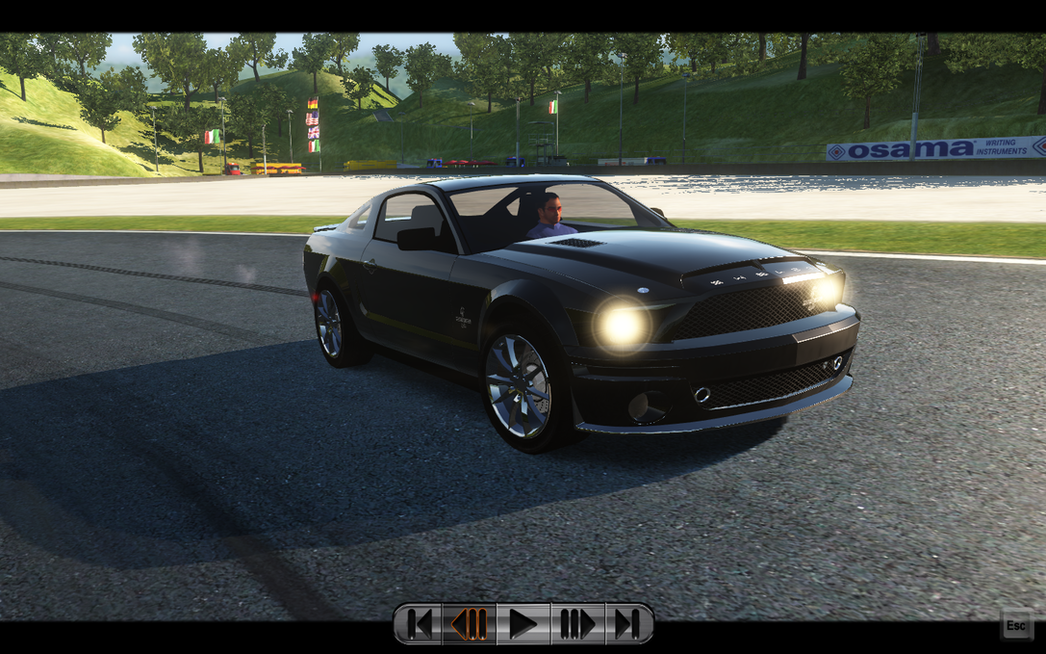This screenshot has height=654, width=1046.
Task: Jump to the start of the replay
Action: click(420, 624)
